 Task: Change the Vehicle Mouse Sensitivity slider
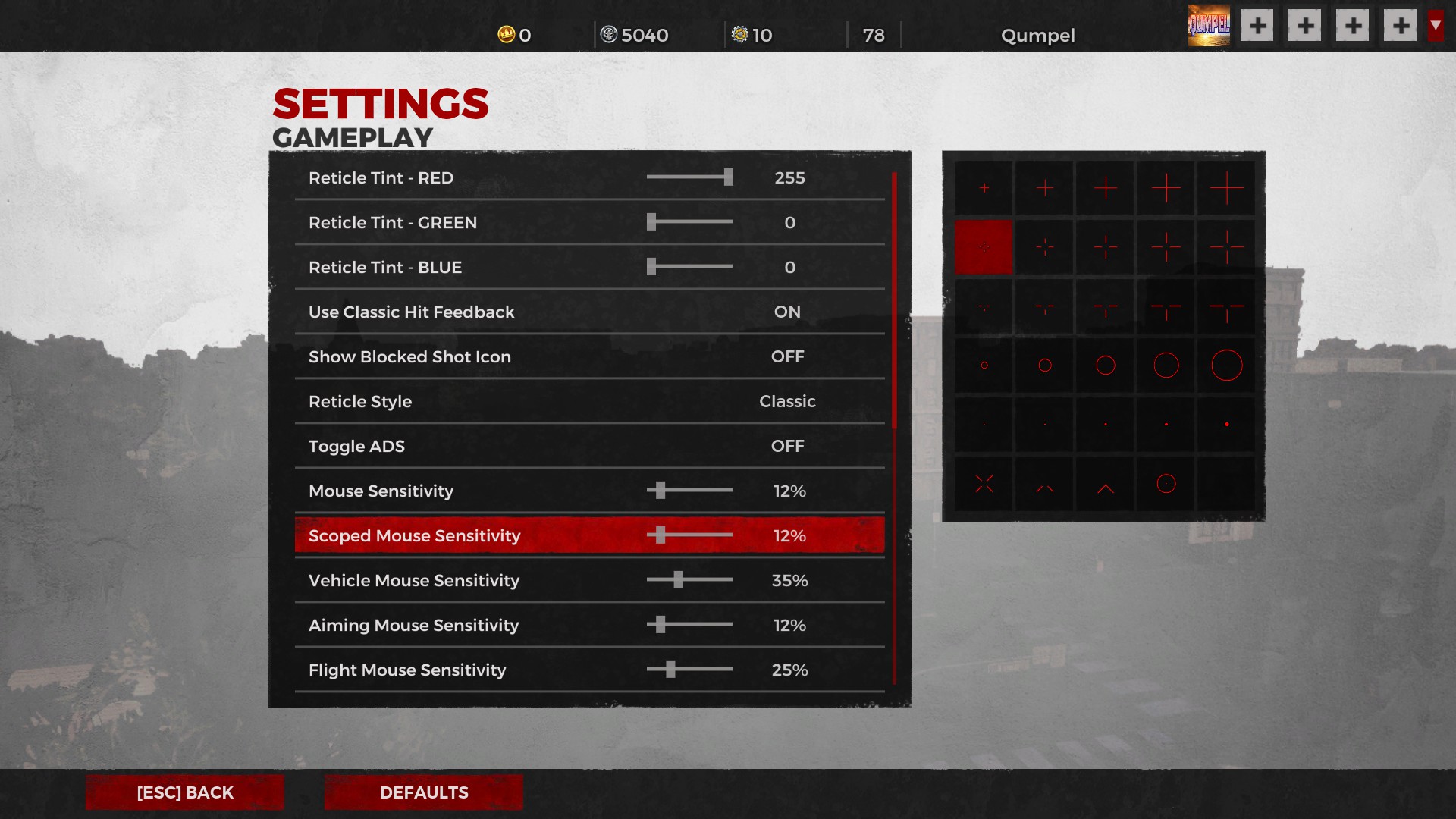678,580
